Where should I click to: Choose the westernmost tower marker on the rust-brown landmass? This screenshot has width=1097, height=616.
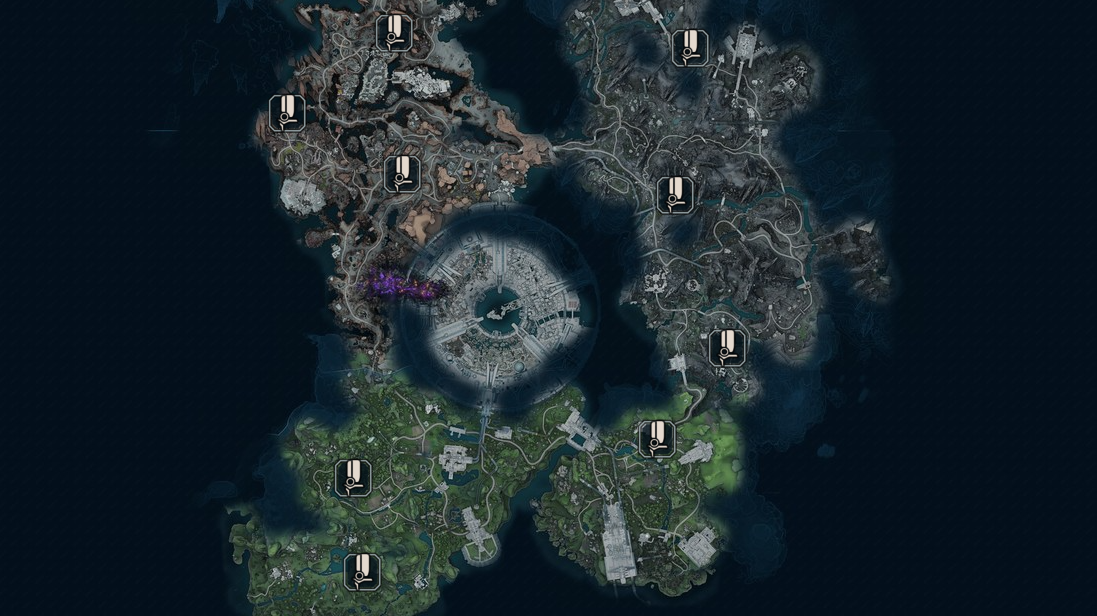287,113
